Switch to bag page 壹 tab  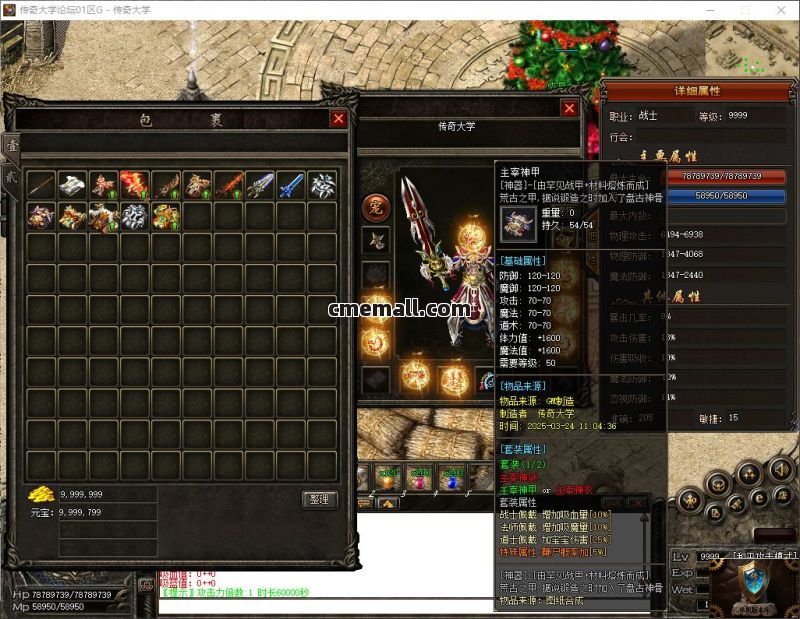[x=12, y=146]
